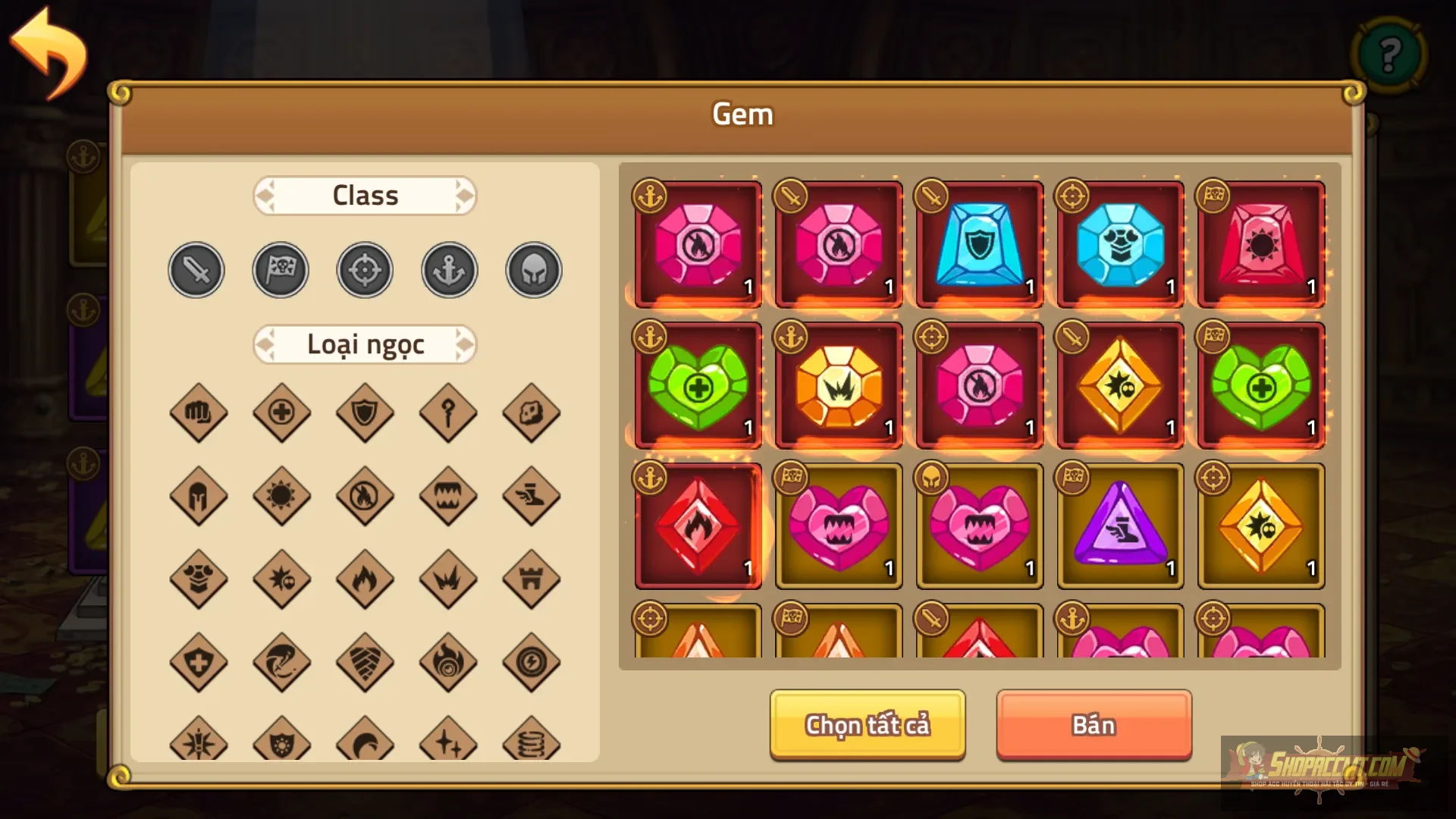
Task: Select the staff gem type filter
Action: point(448,413)
